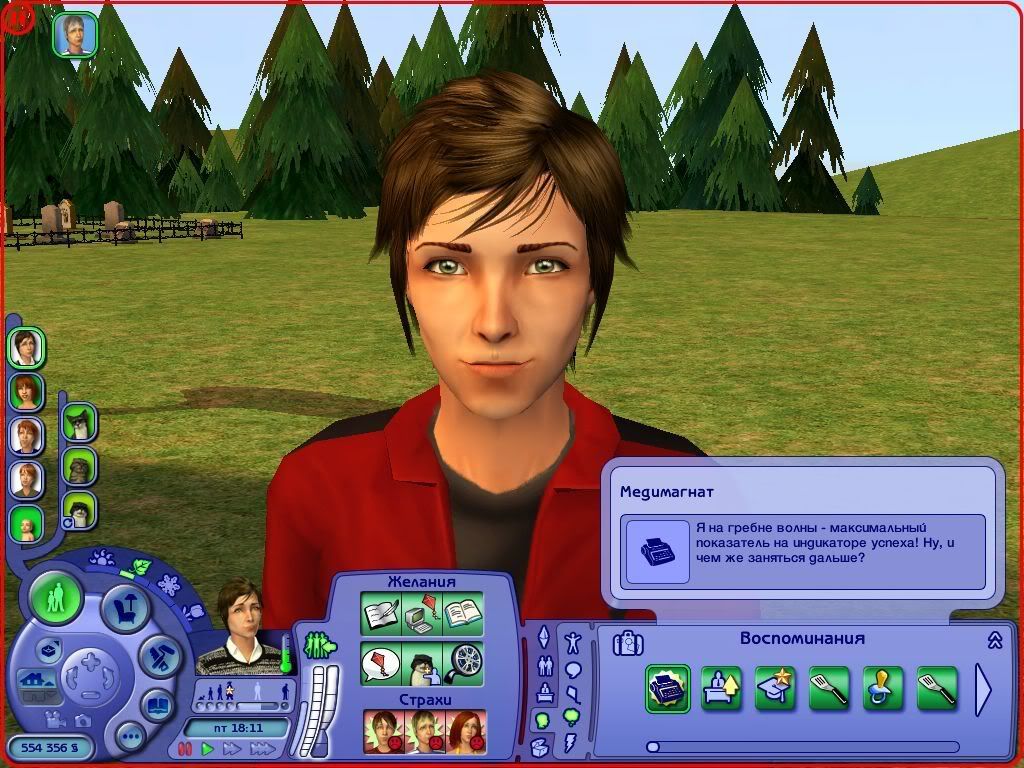Open the career panel tab
1024x768 pixels.
[544, 692]
